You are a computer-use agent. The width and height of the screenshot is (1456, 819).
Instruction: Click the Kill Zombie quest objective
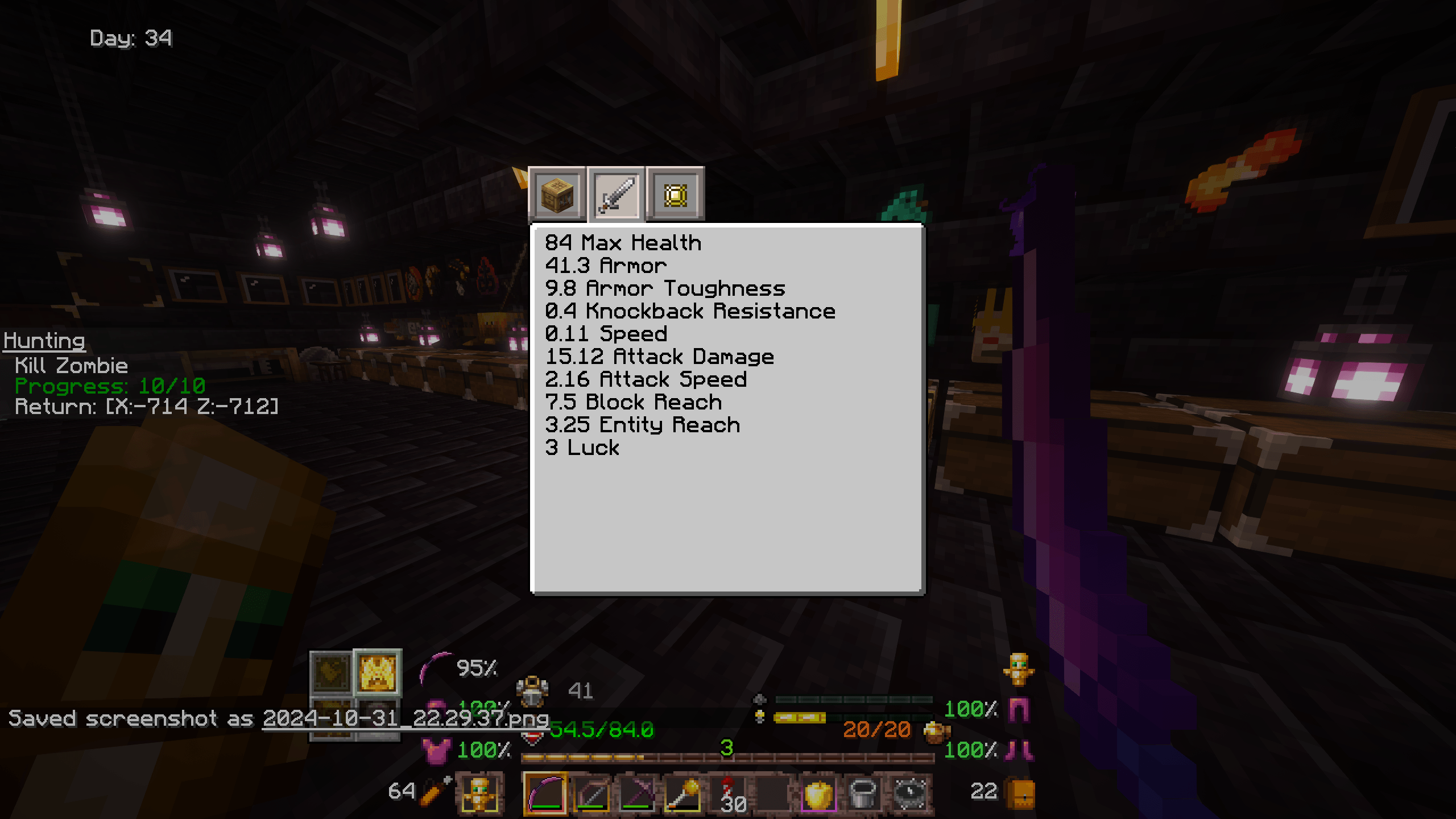72,366
